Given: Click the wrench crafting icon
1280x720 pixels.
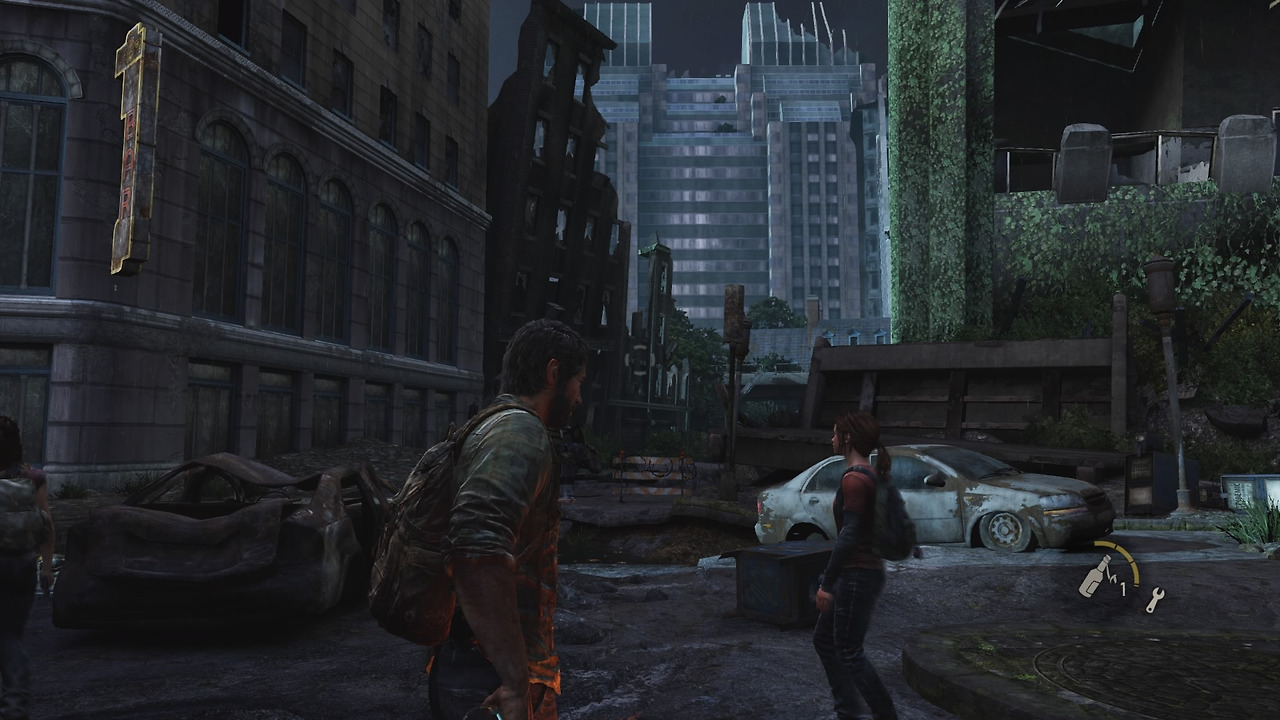Looking at the screenshot, I should pos(1154,600).
